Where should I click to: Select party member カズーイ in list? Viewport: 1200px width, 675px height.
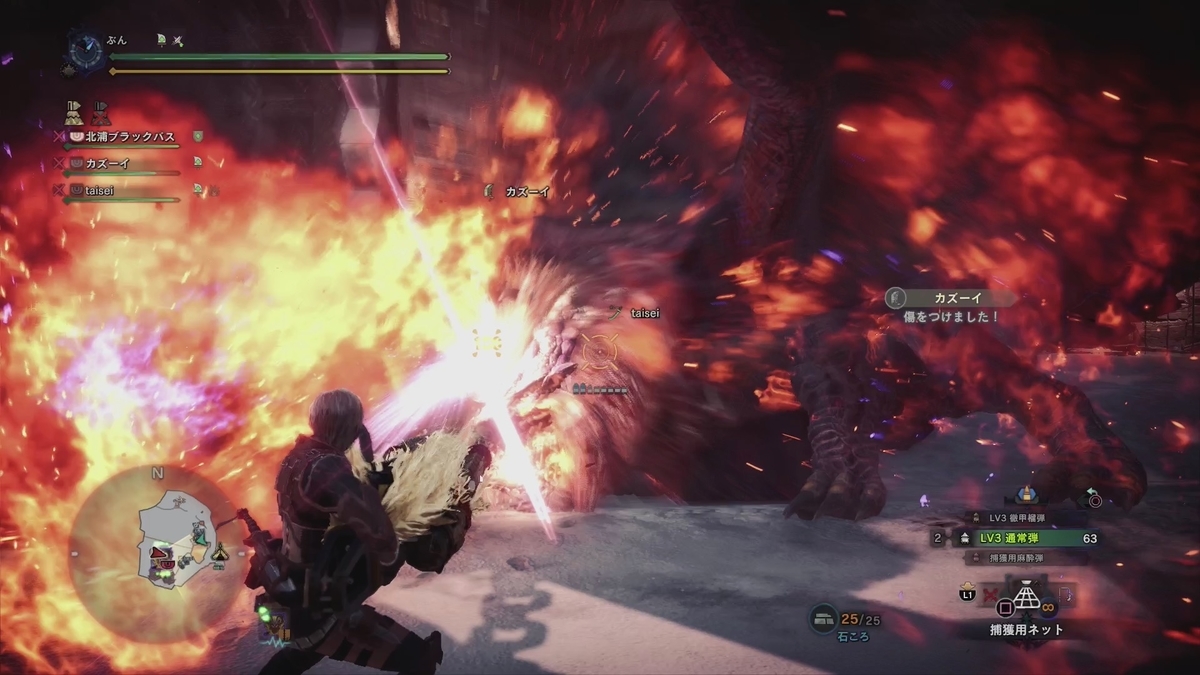108,163
